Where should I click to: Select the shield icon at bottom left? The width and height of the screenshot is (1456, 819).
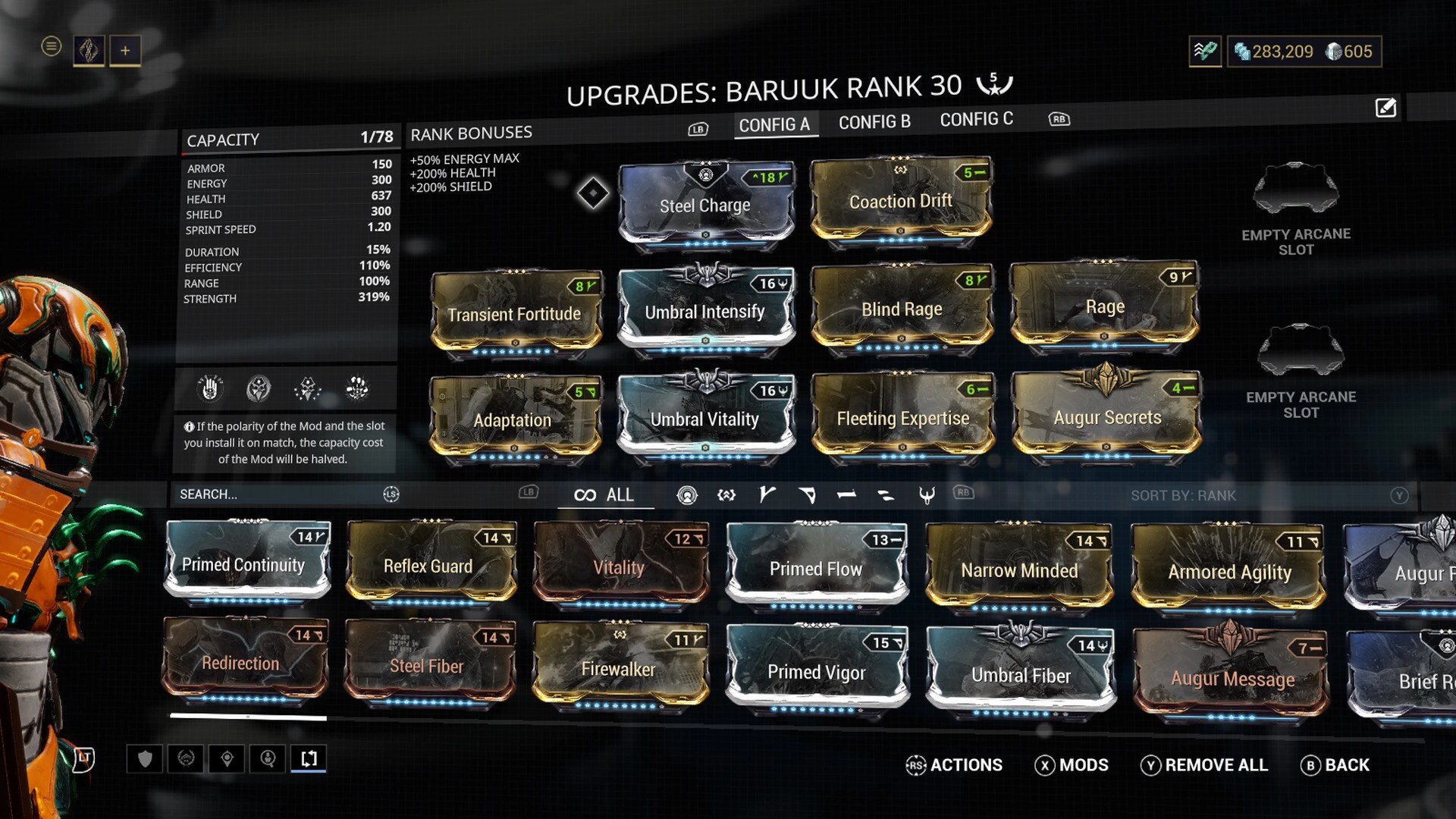(x=145, y=758)
